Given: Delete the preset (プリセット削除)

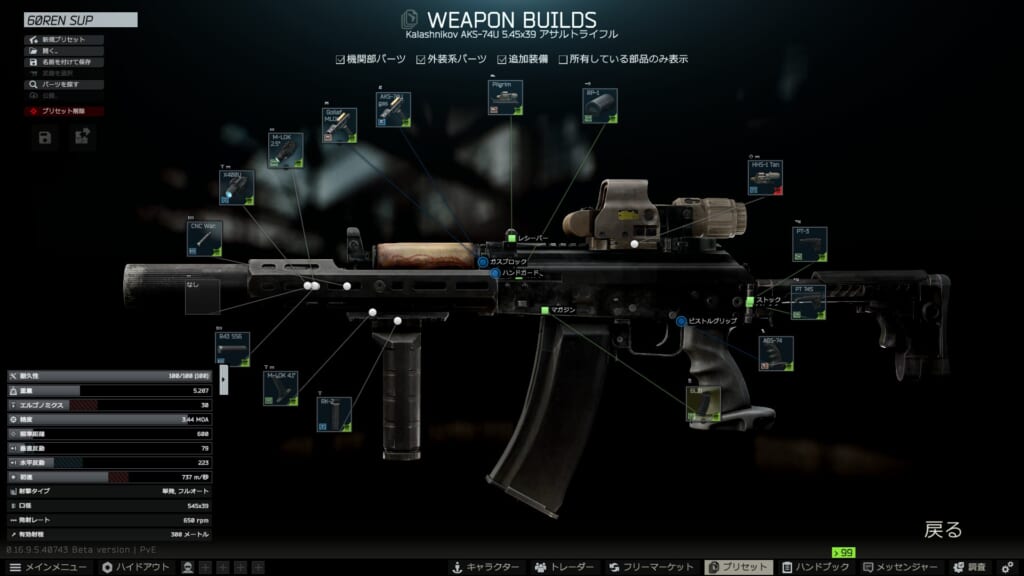Looking at the screenshot, I should click(x=62, y=111).
